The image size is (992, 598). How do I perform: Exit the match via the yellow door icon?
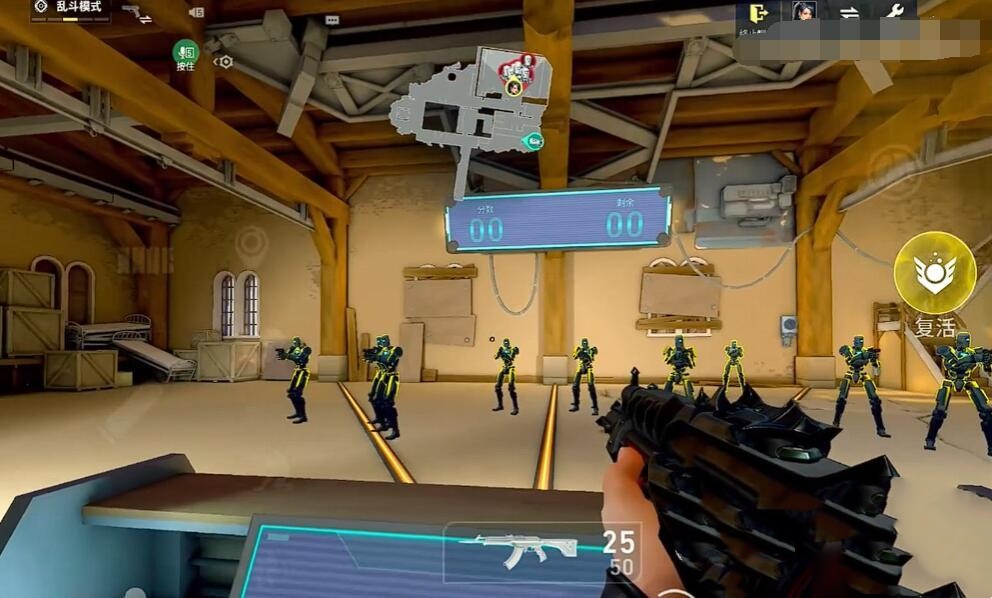click(x=759, y=13)
